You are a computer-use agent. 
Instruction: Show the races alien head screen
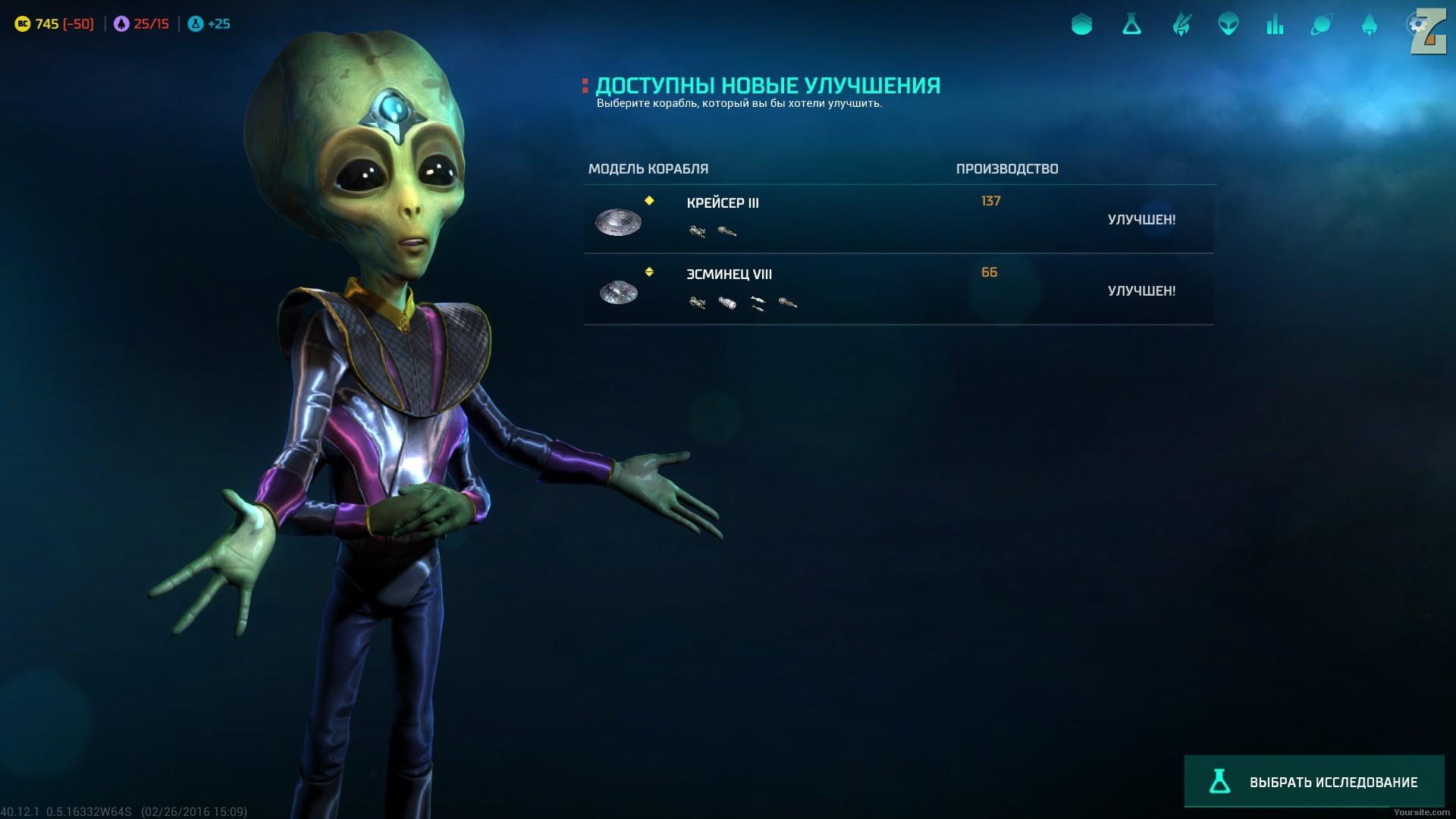tap(1228, 25)
